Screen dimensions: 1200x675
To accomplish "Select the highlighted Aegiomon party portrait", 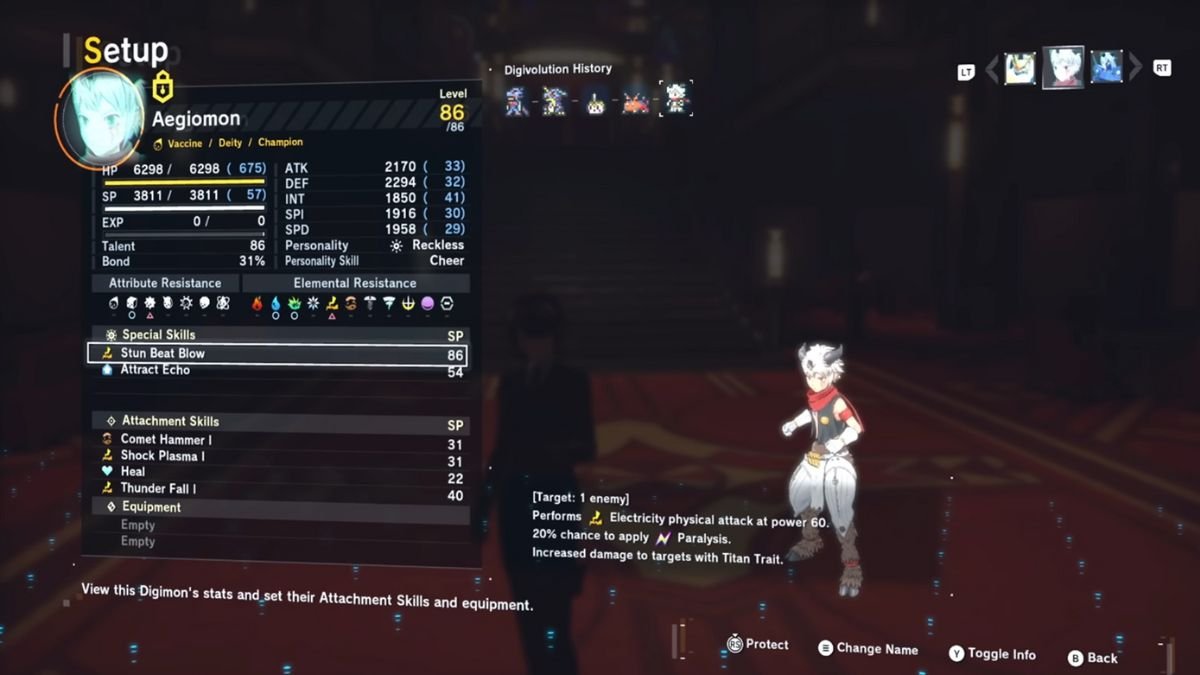I will 1062,68.
